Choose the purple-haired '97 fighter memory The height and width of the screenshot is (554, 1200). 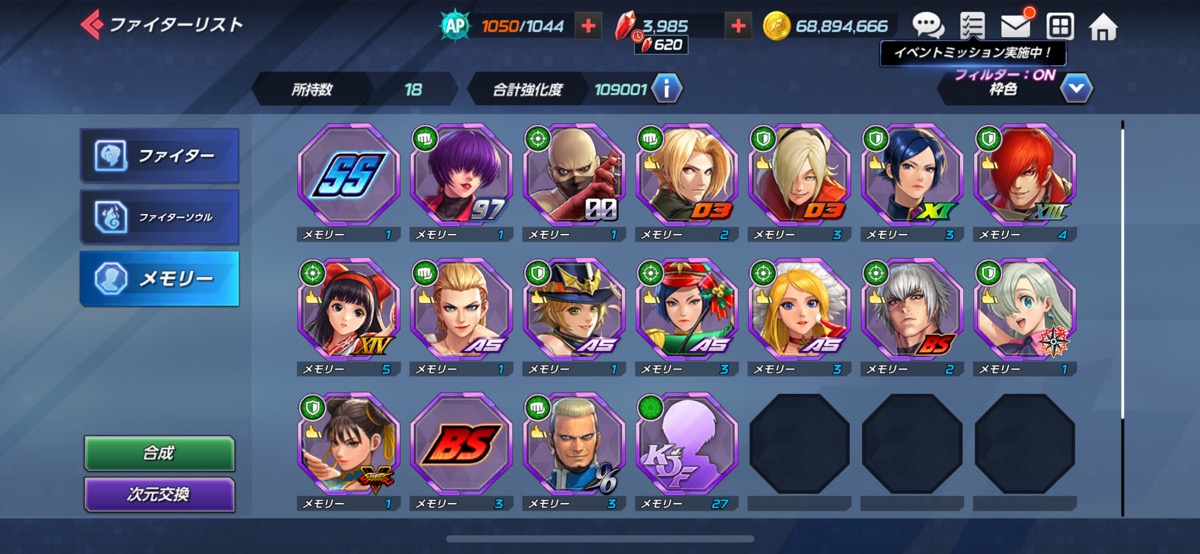pos(461,176)
